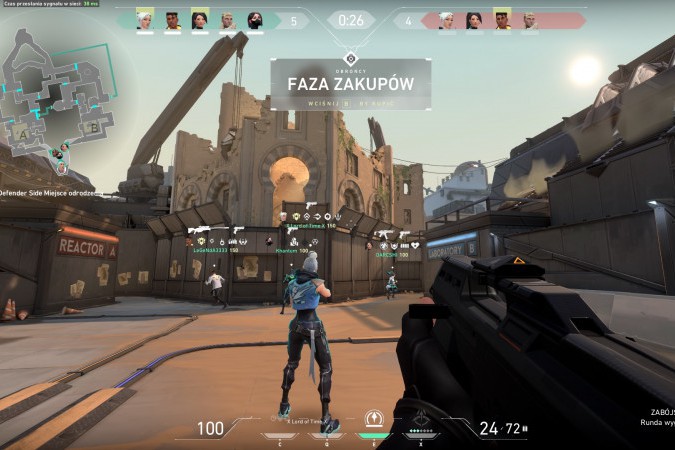
Task: Select the white-haired agent portrait on green team
Action: click(x=144, y=20)
